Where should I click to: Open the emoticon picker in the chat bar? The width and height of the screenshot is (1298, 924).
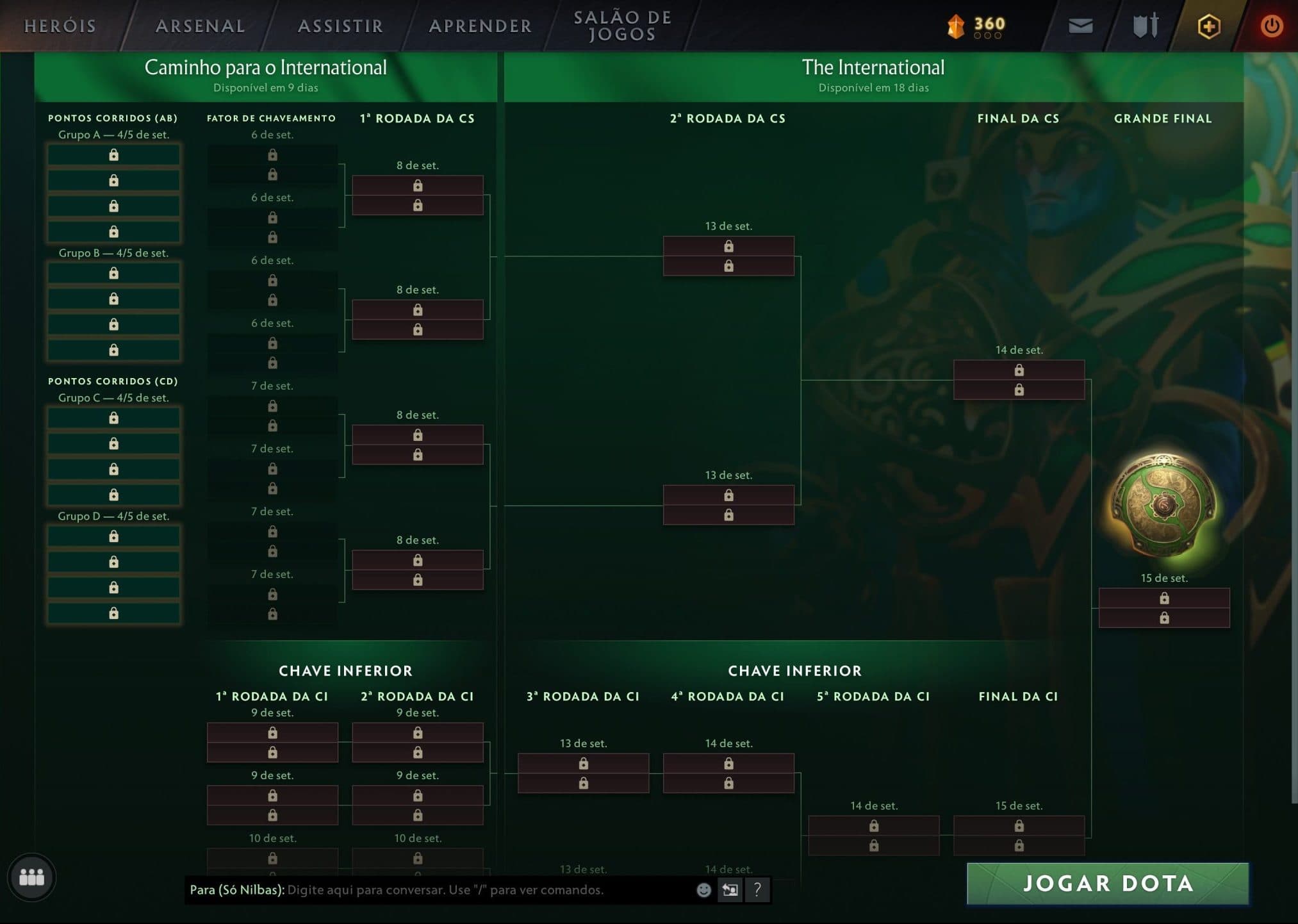click(703, 890)
